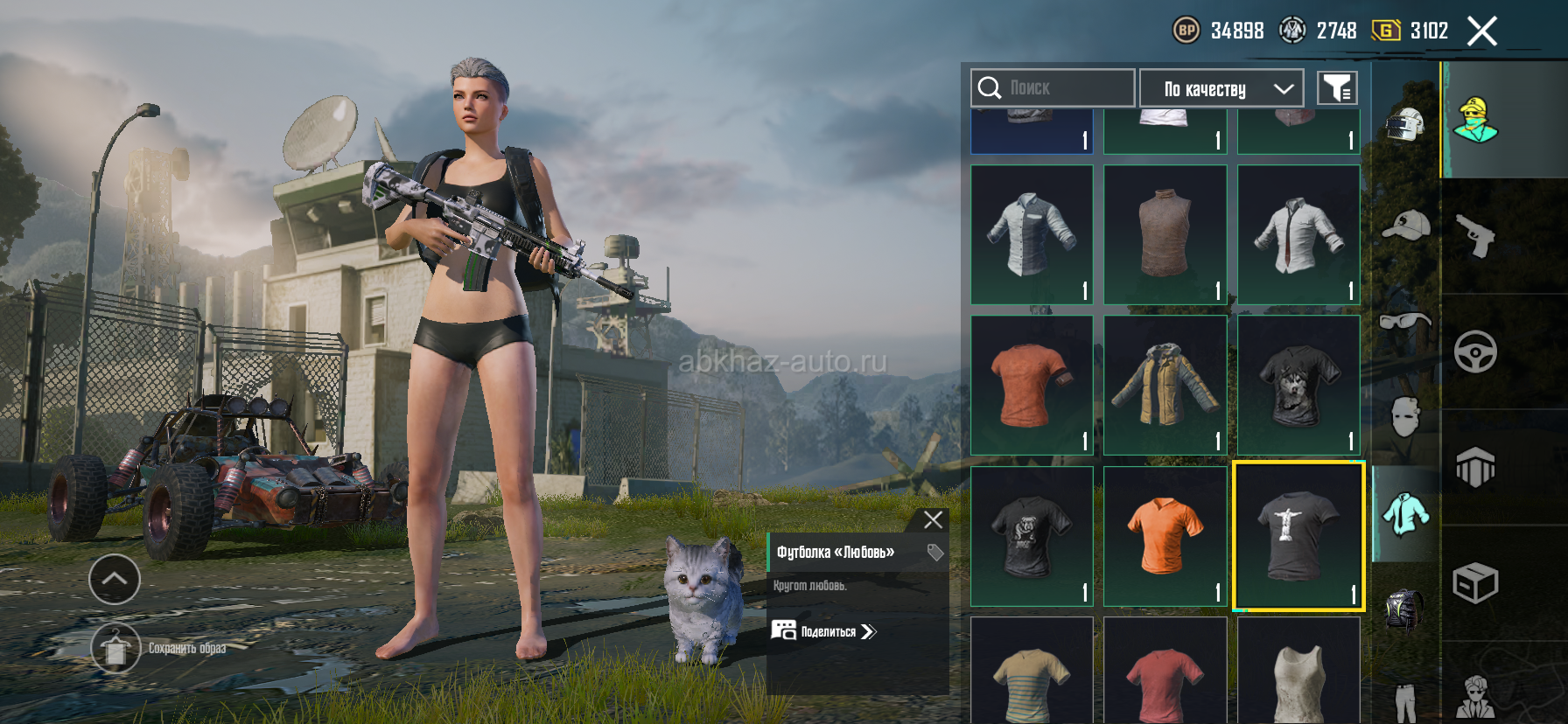This screenshot has height=724, width=1568.
Task: Pick the orange-red t-shirt with dark cuffs
Action: [1032, 385]
